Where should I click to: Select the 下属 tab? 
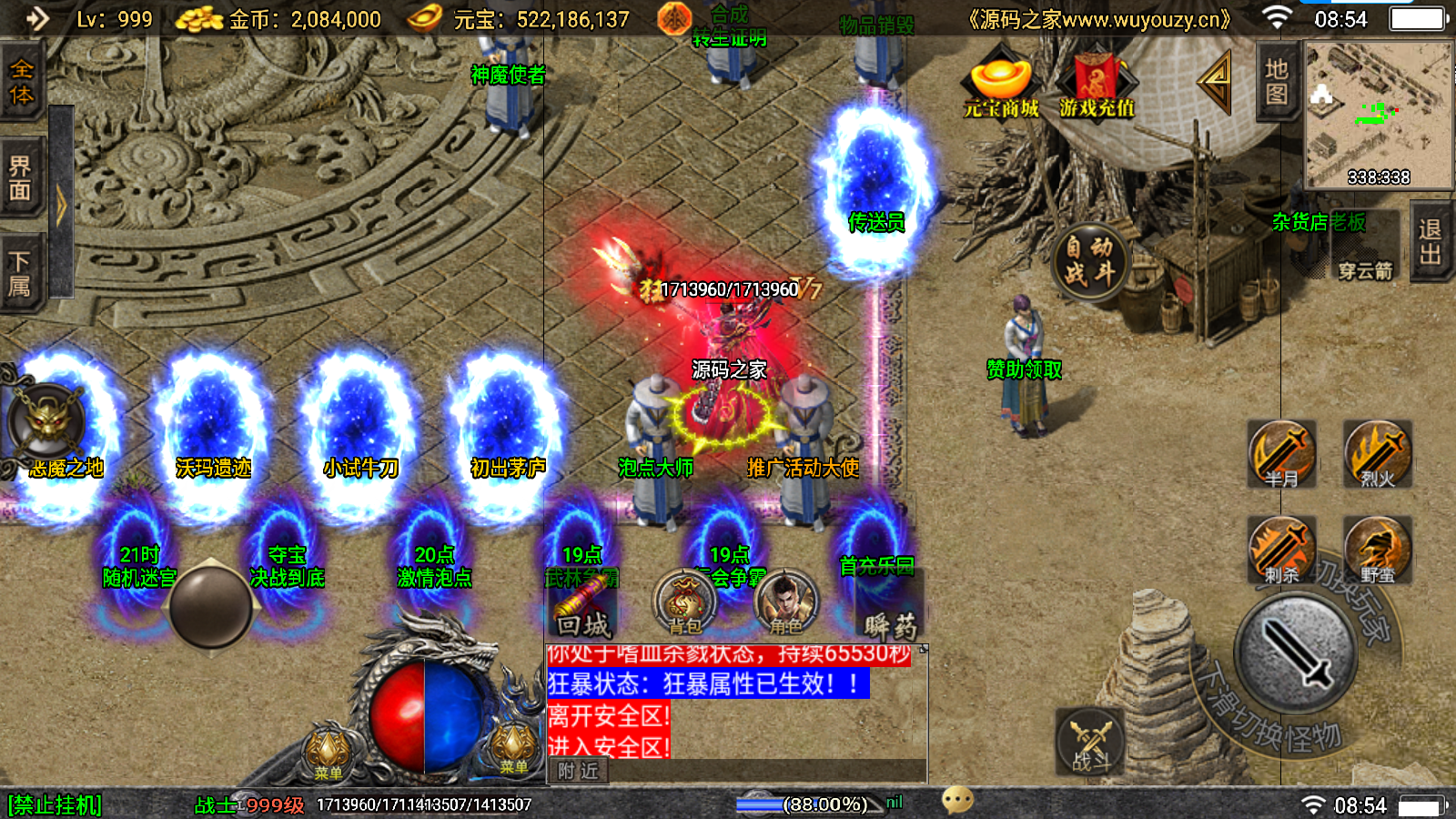(x=21, y=275)
